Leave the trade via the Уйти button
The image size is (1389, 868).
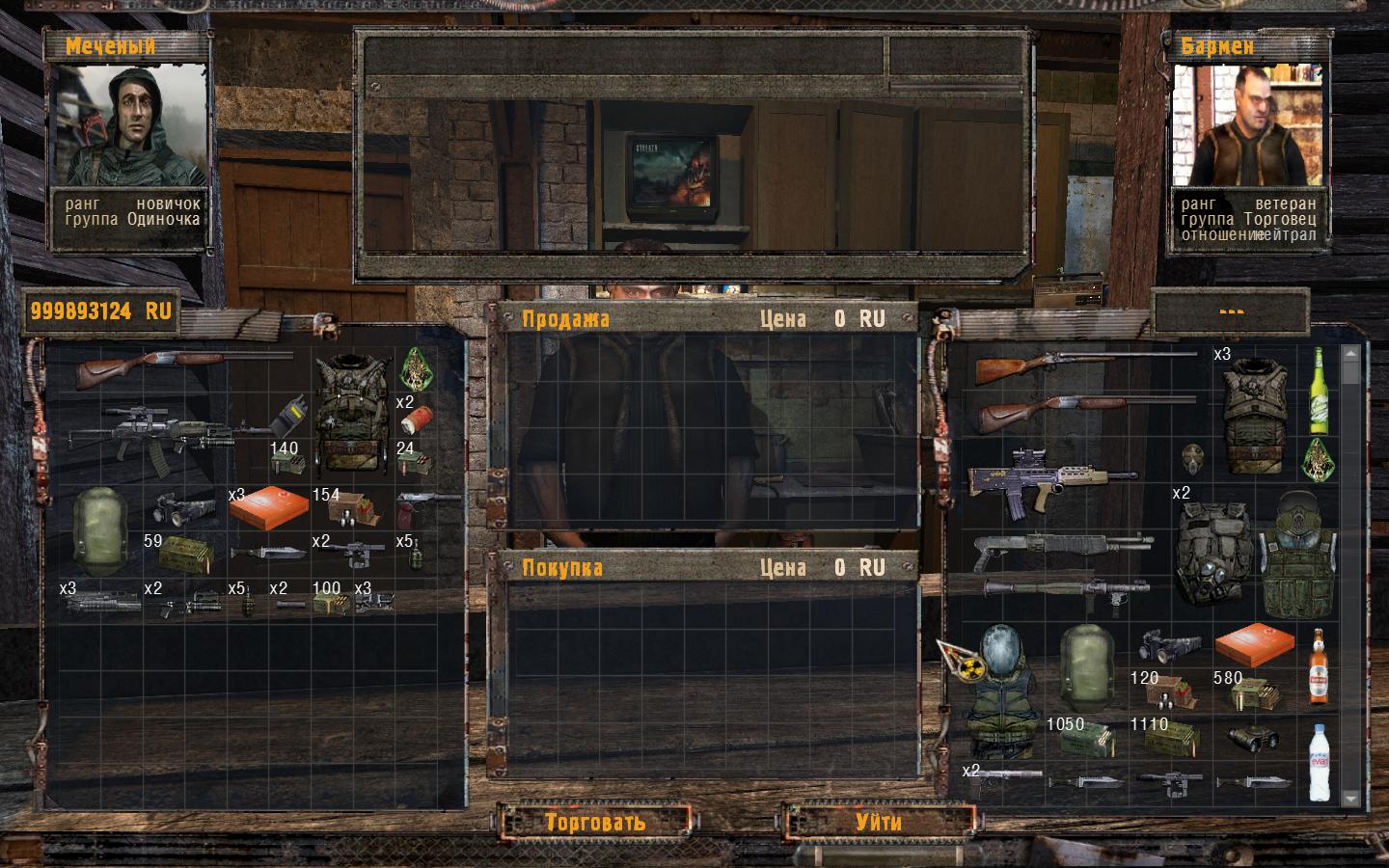coord(878,822)
